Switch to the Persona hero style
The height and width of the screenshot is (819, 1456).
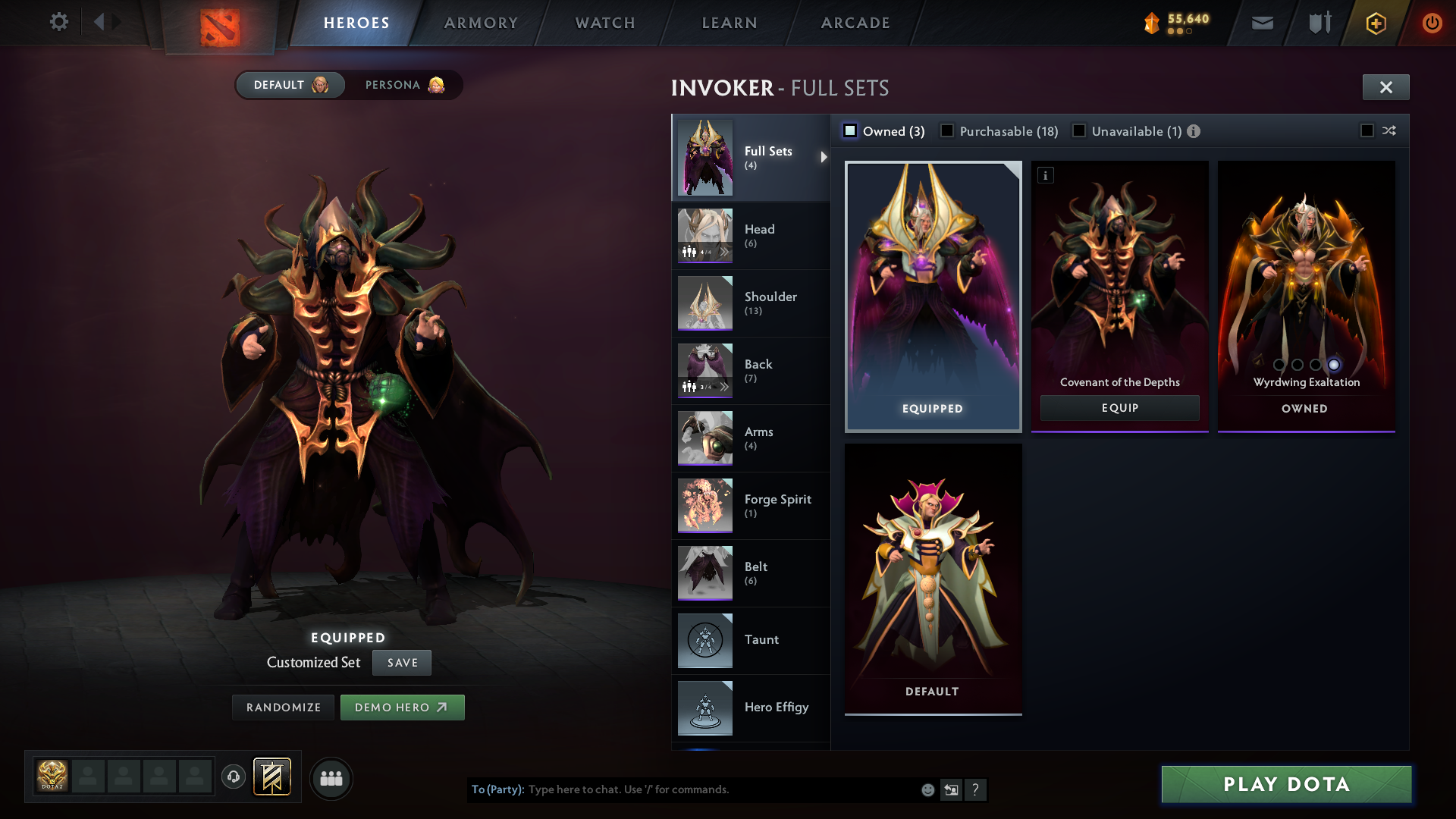pyautogui.click(x=403, y=85)
